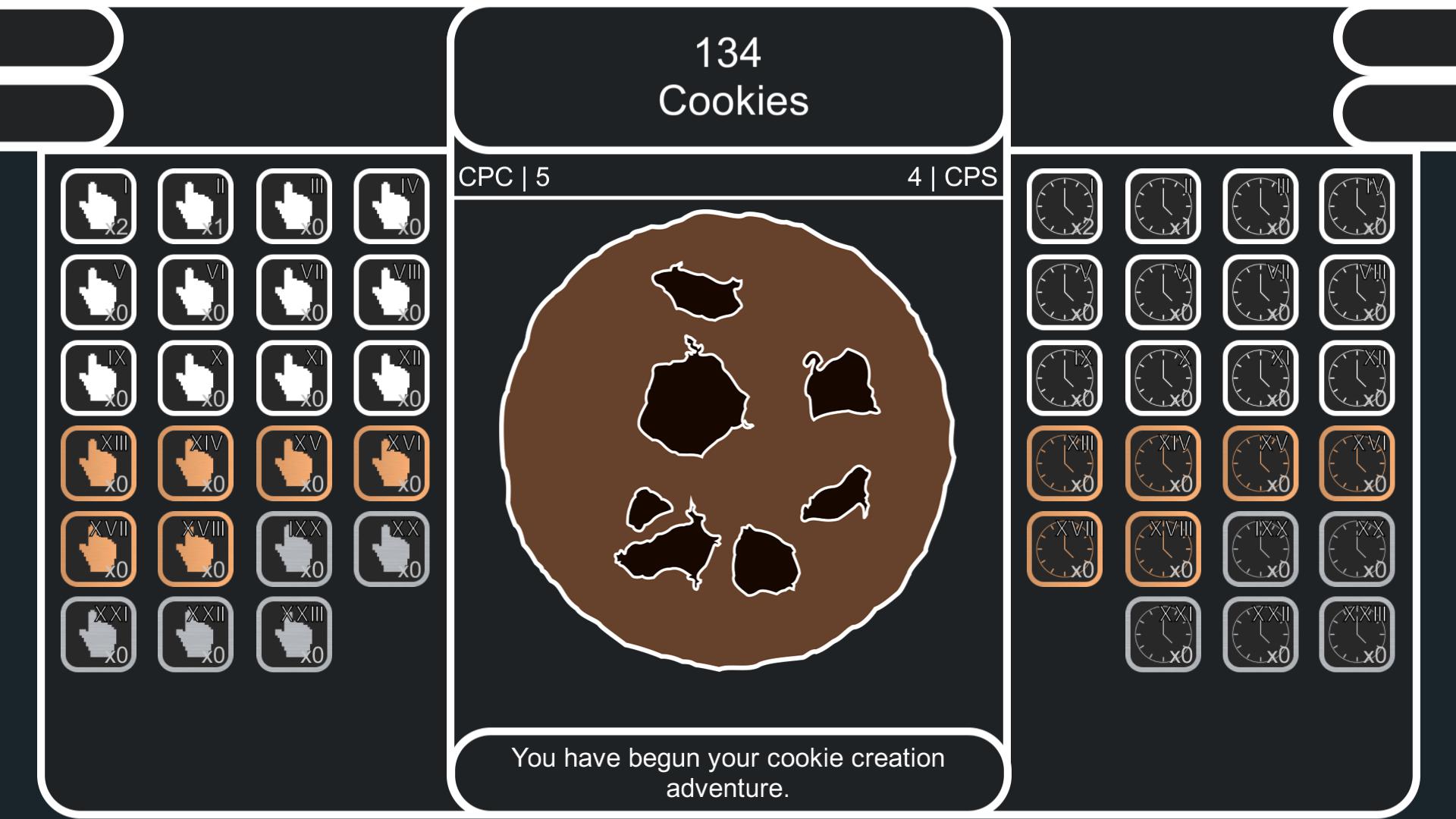Select clock upgrade IV in the right panel
The width and height of the screenshot is (1456, 819).
[1358, 206]
